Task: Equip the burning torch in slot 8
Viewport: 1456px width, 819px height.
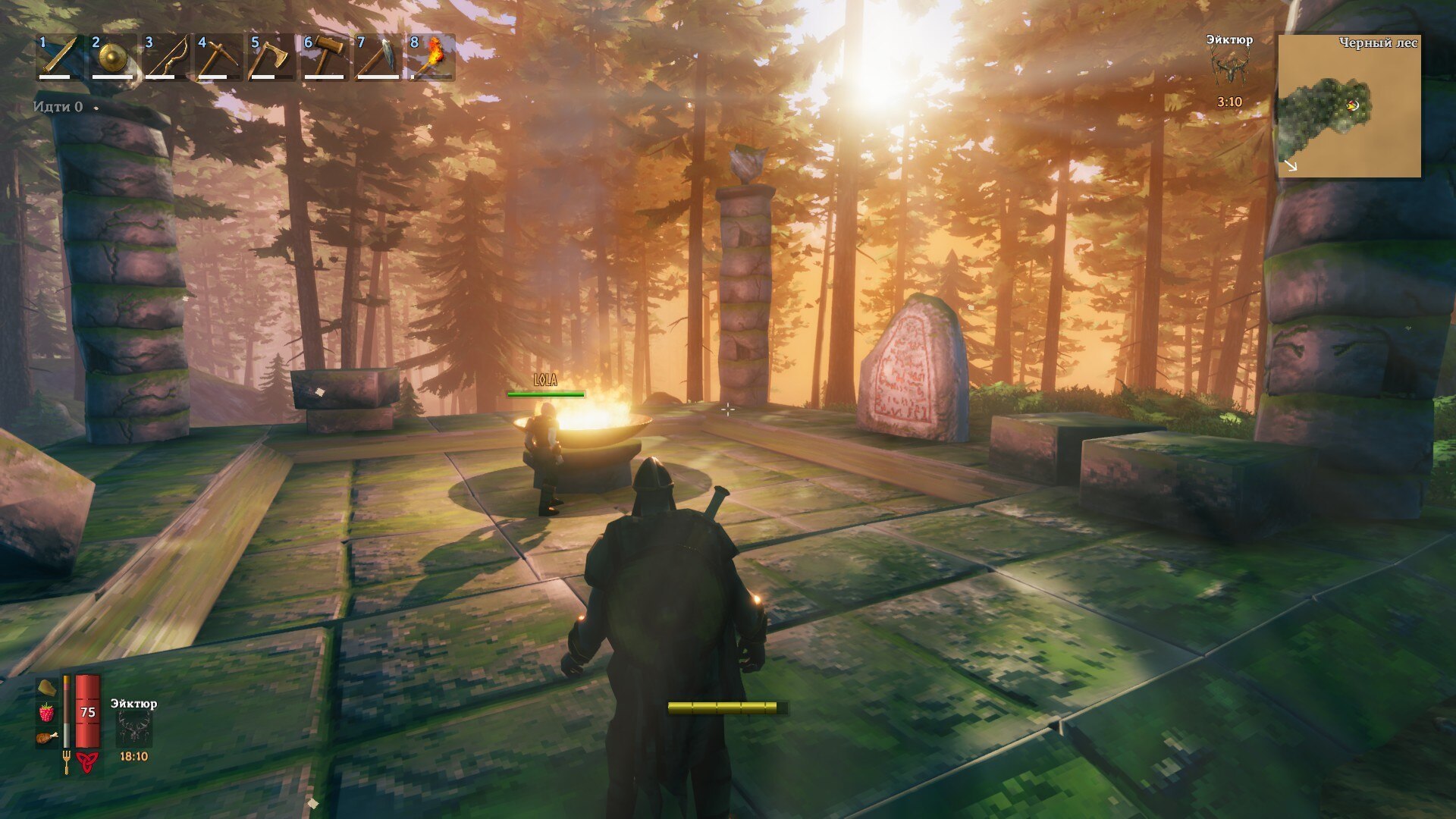Action: (x=432, y=57)
